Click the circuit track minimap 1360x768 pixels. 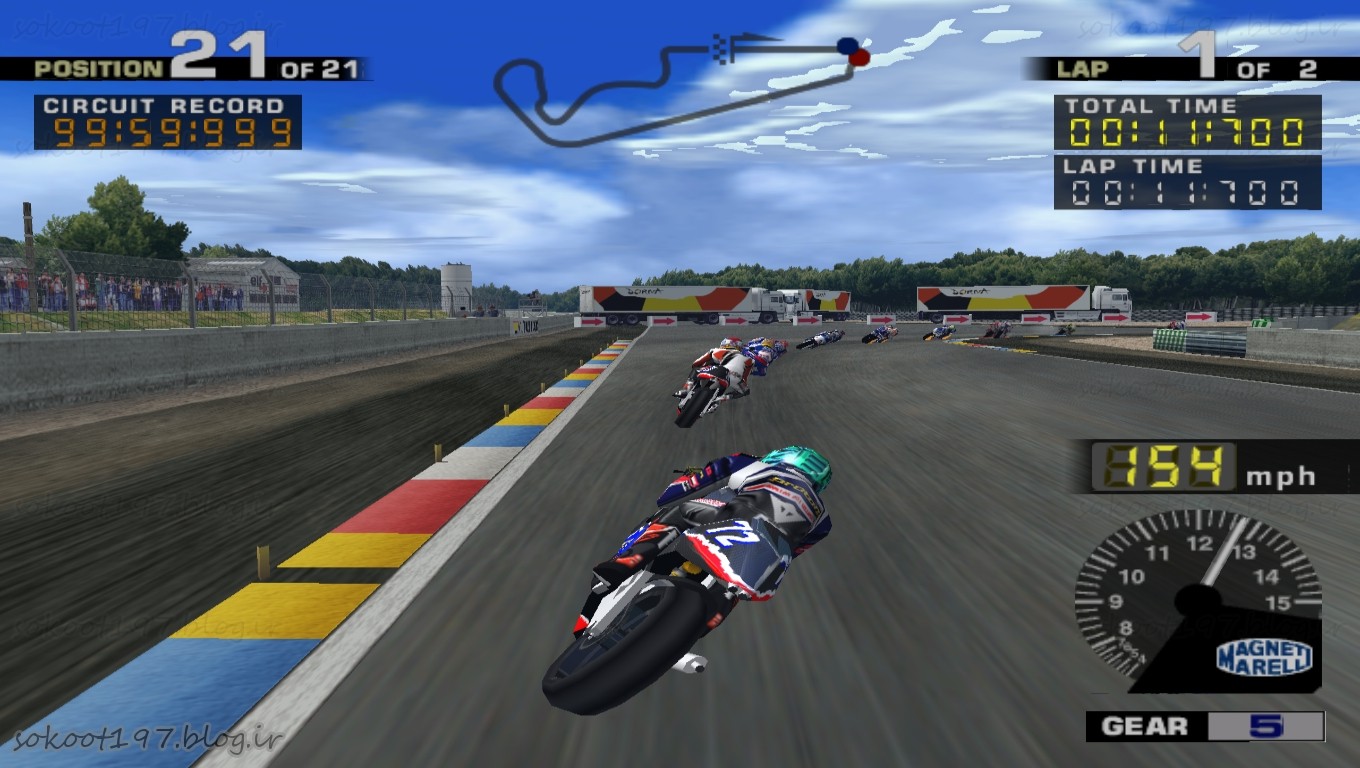click(x=680, y=88)
